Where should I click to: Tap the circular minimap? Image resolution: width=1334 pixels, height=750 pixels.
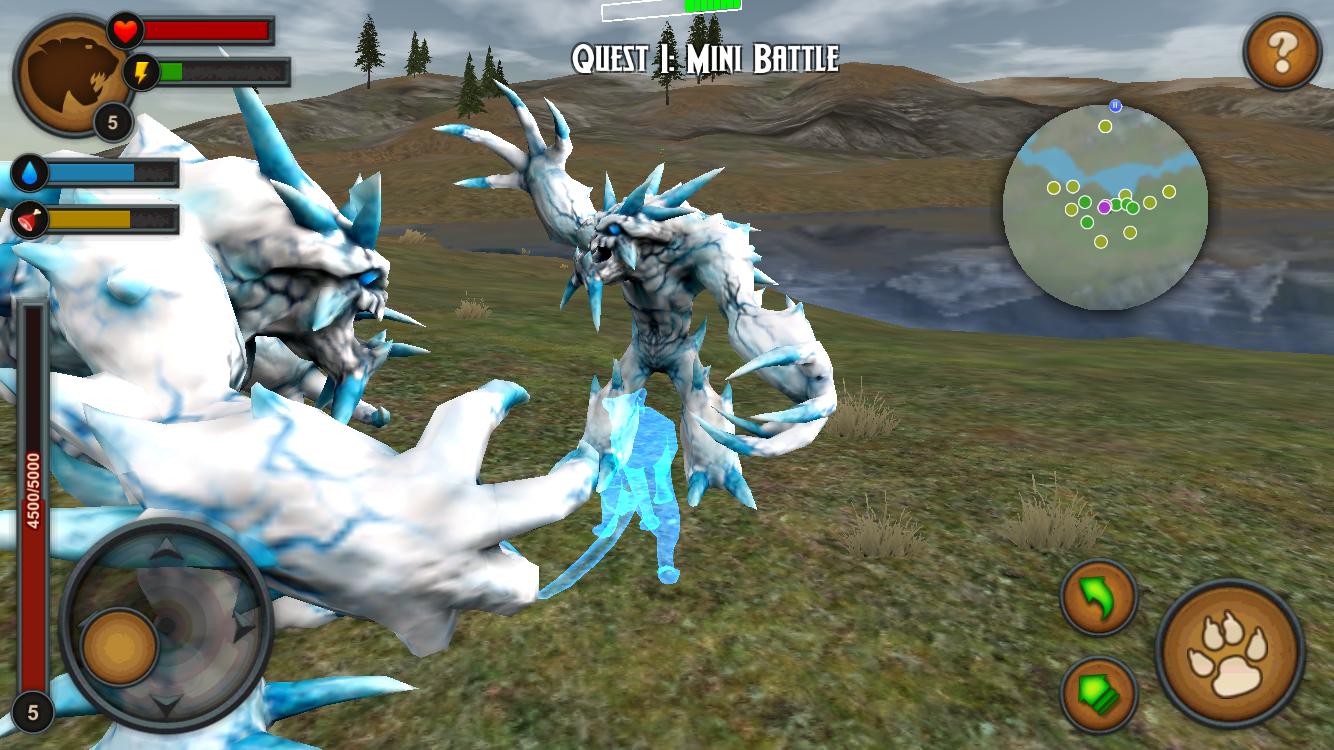coord(1110,205)
